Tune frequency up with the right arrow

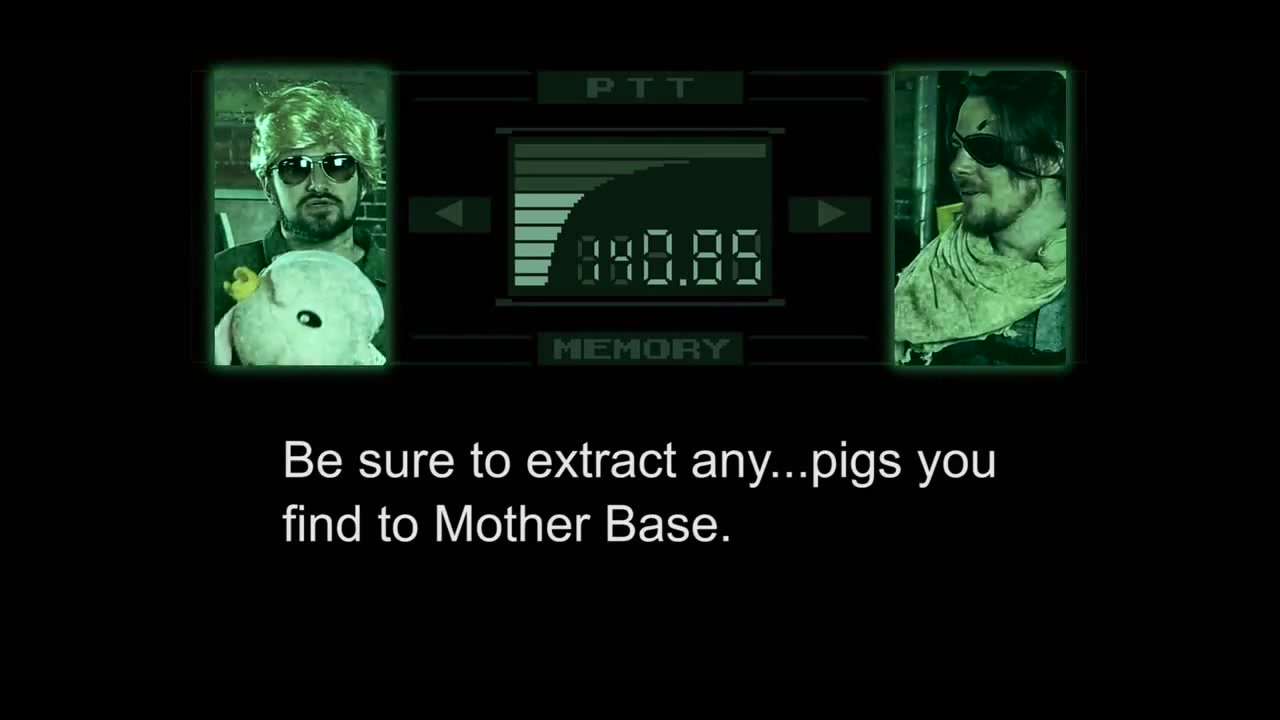point(830,214)
